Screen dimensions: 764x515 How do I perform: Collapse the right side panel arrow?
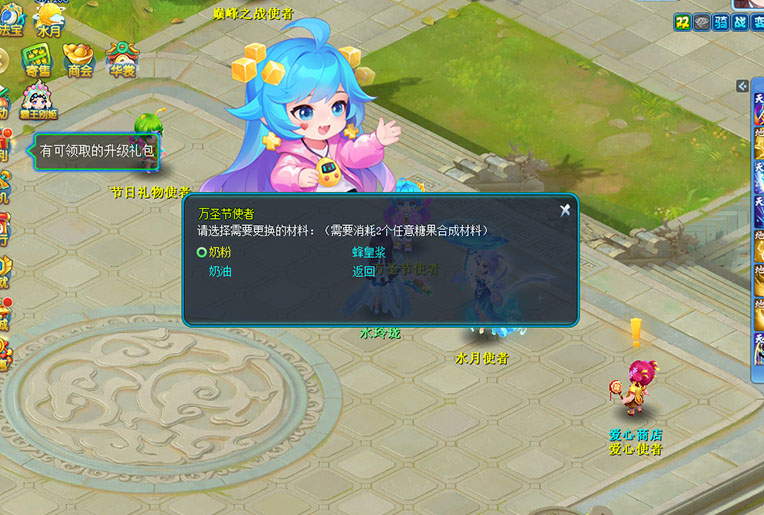pyautogui.click(x=742, y=86)
